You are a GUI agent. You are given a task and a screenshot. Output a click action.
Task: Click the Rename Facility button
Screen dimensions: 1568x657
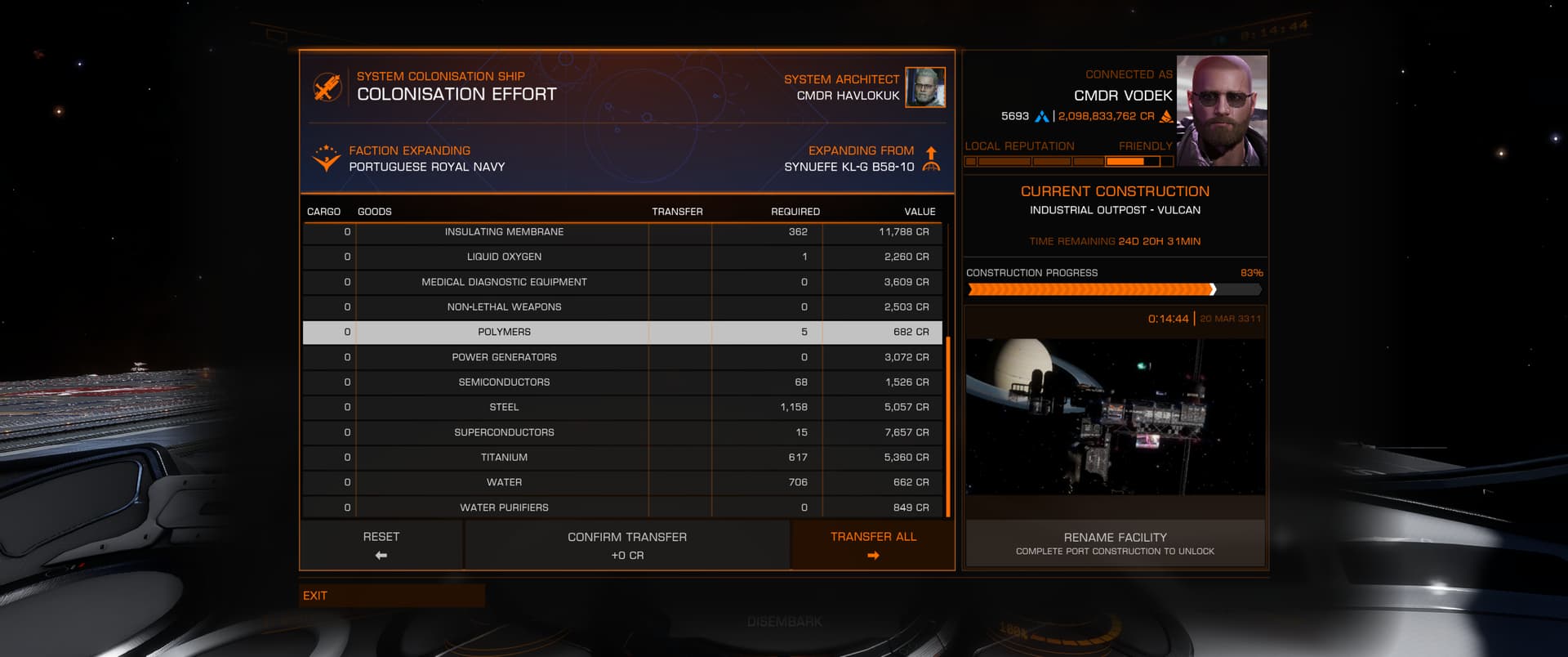point(1115,543)
